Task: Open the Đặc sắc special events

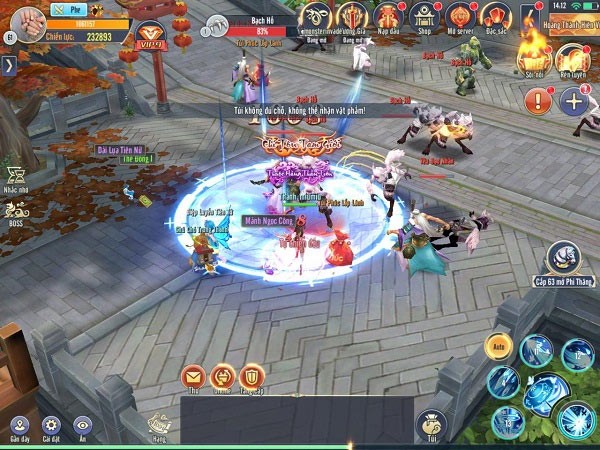Action: point(492,17)
